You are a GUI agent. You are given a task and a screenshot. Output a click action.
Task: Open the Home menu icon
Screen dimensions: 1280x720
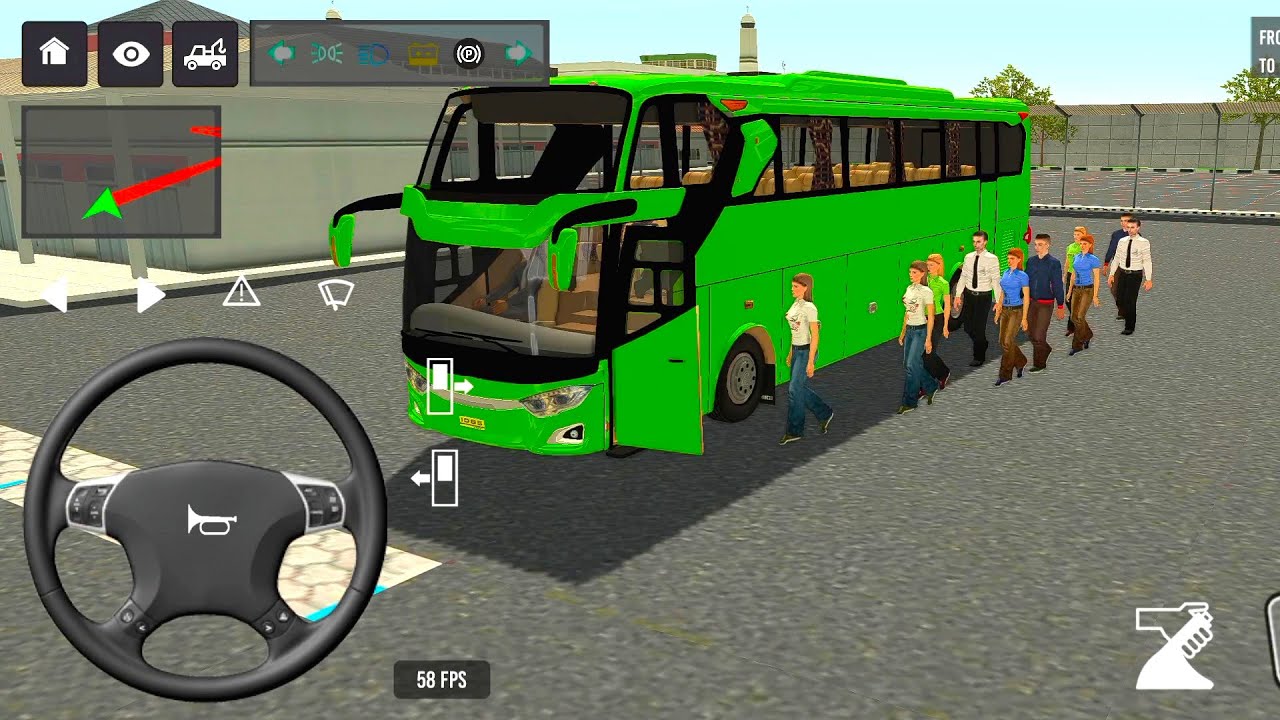(54, 55)
